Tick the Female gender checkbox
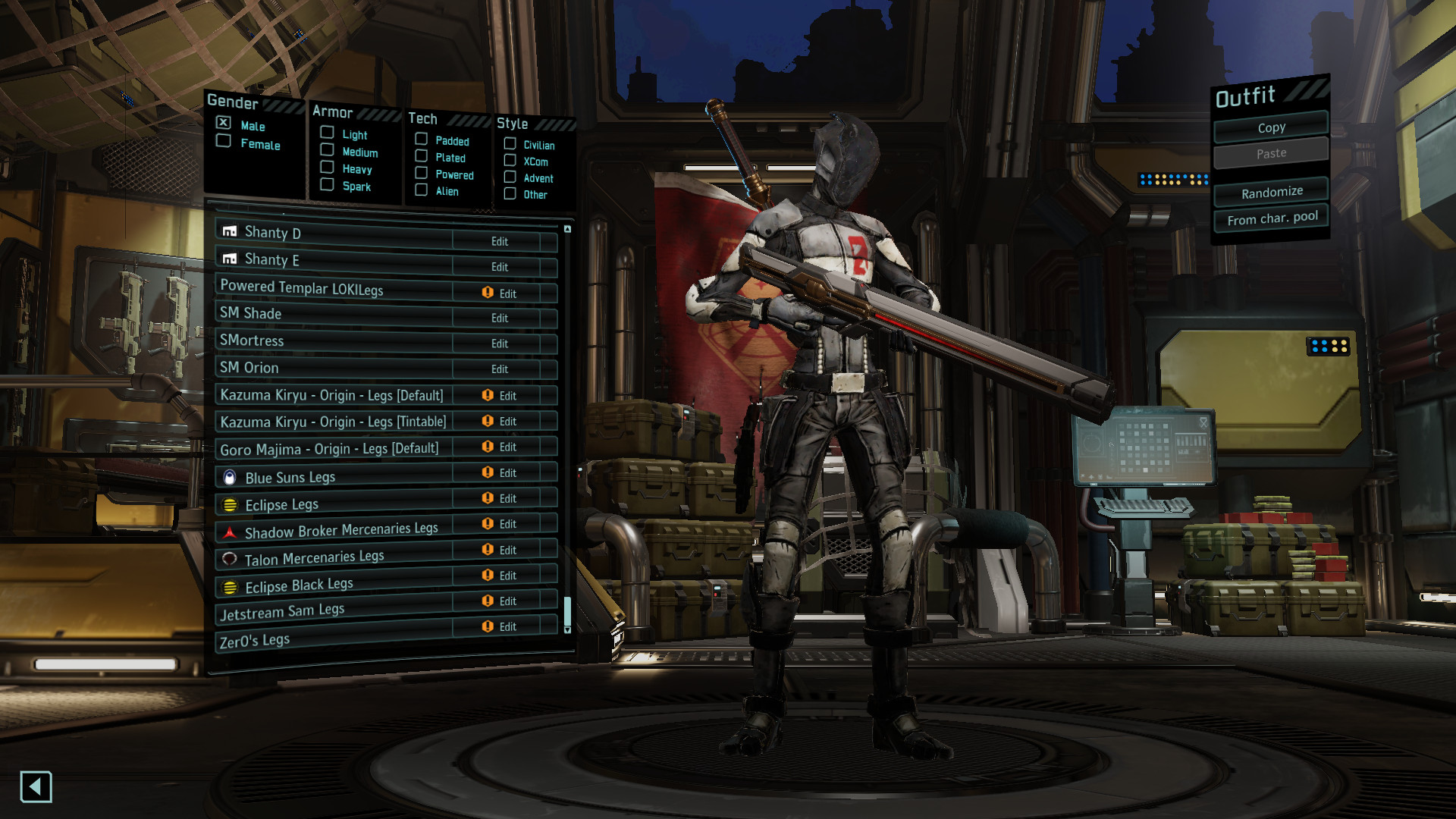Viewport: 1456px width, 819px height. pyautogui.click(x=224, y=141)
